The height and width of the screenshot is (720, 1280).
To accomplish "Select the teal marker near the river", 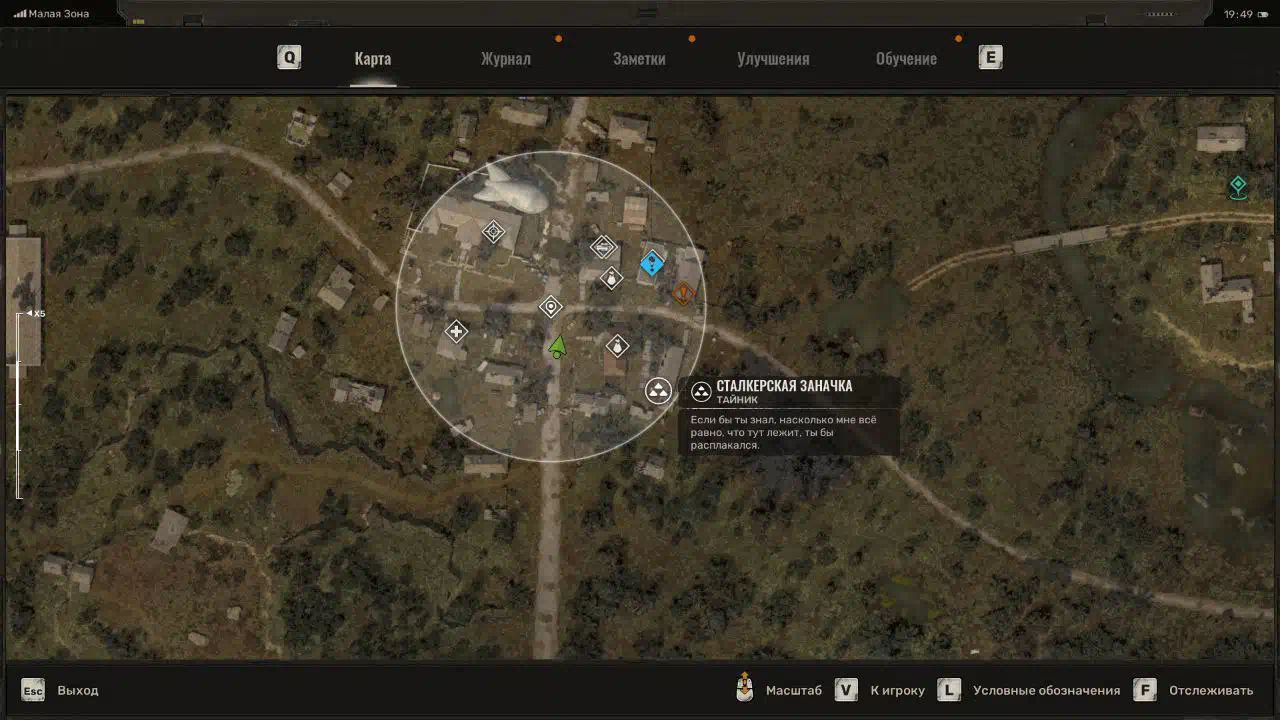I will click(1238, 185).
